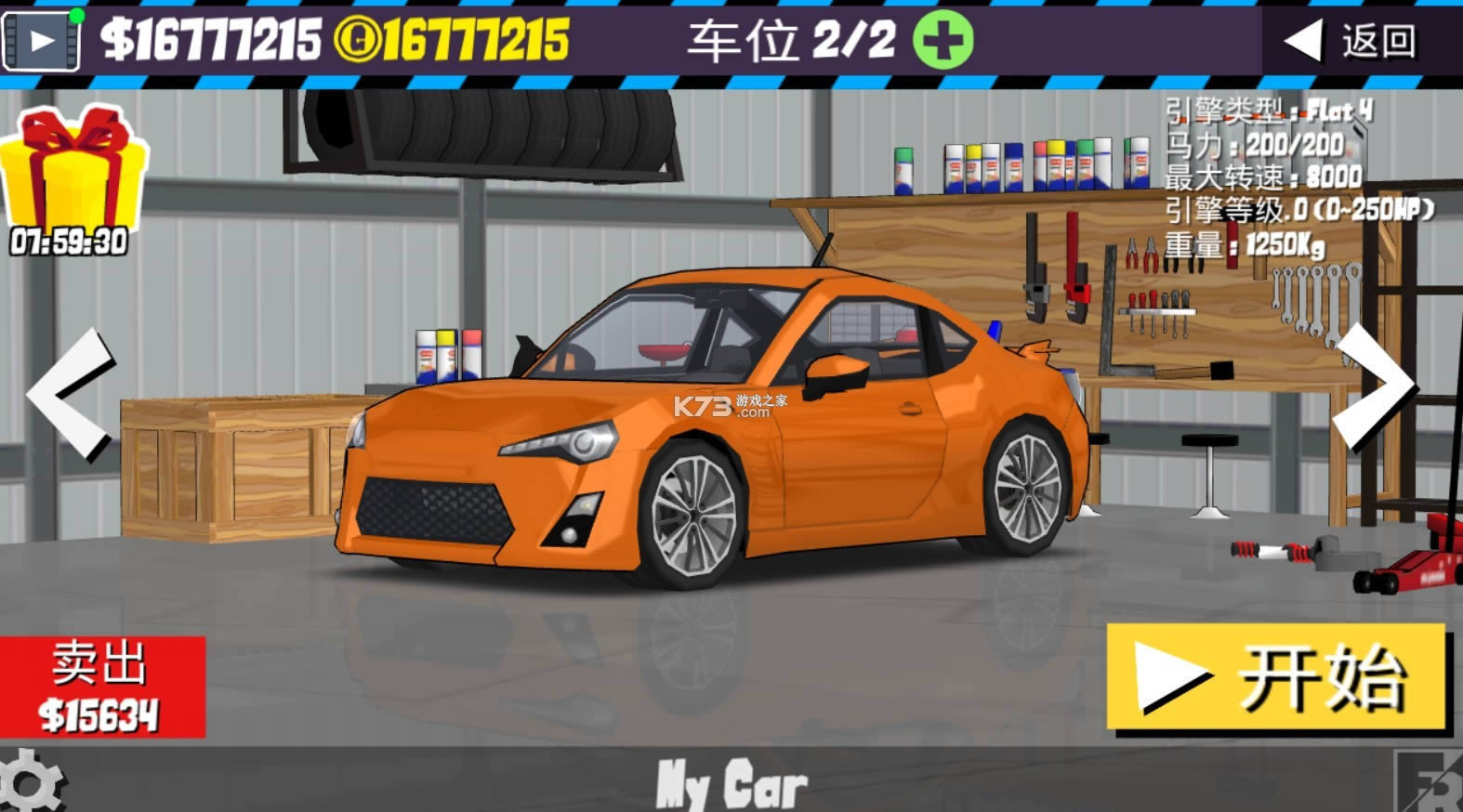Click the 车位 2/2 label
The width and height of the screenshot is (1463, 812).
click(790, 40)
